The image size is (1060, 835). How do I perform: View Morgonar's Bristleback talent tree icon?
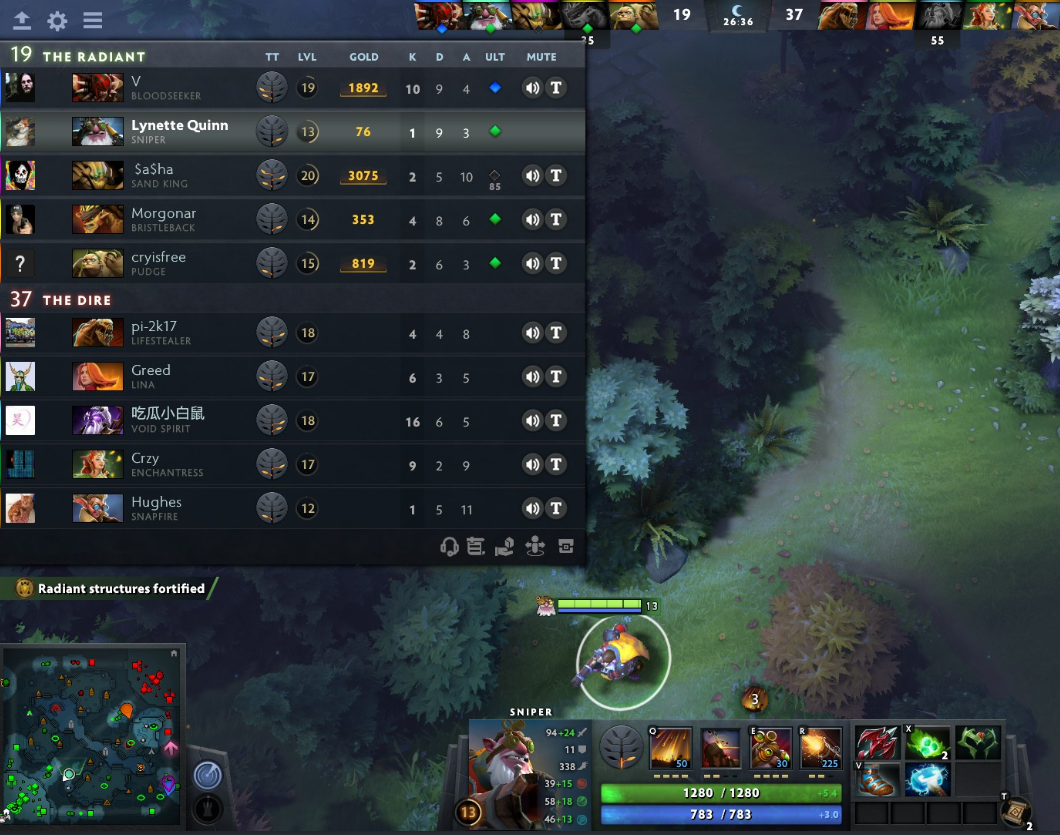[x=271, y=220]
